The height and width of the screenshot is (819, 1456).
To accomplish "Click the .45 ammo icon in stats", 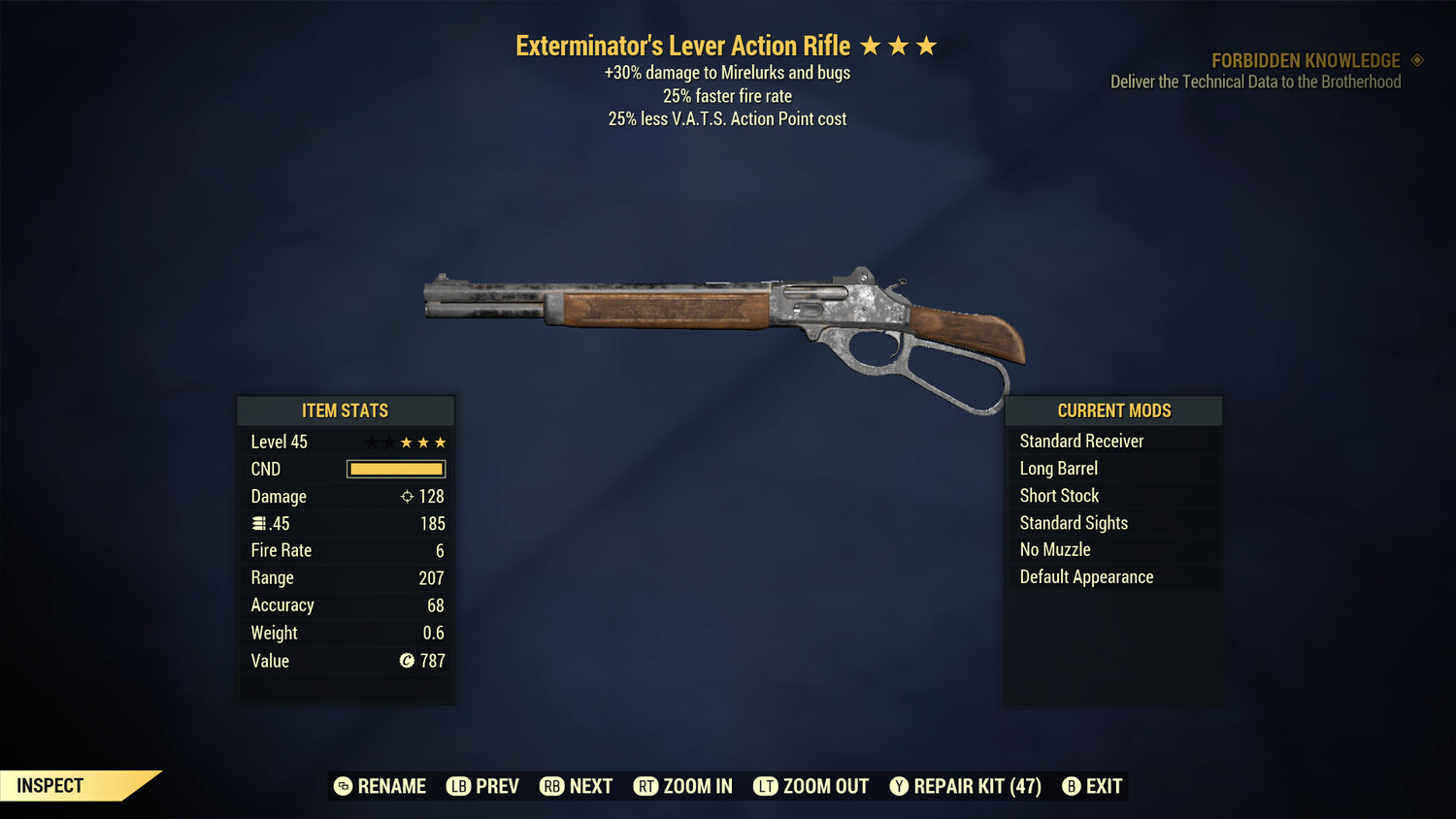I will point(259,523).
